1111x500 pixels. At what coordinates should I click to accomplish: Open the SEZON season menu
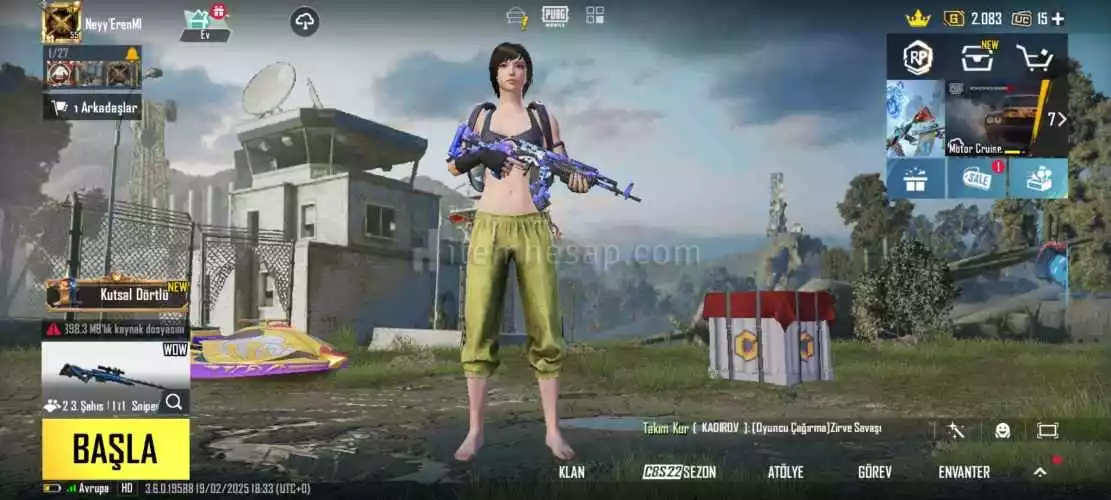680,472
